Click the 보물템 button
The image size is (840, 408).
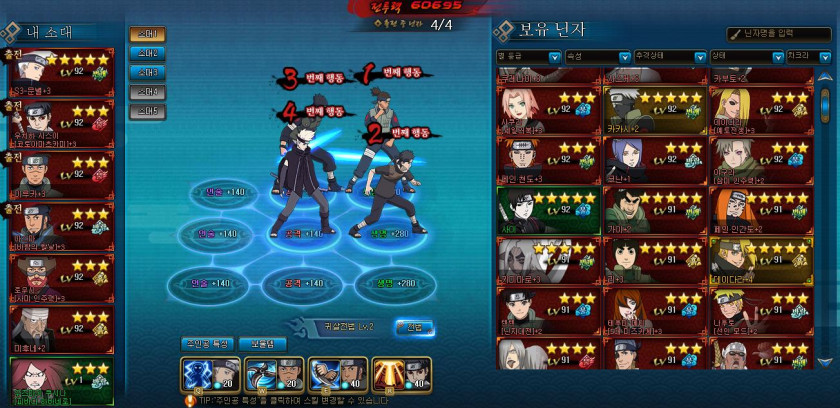click(269, 344)
